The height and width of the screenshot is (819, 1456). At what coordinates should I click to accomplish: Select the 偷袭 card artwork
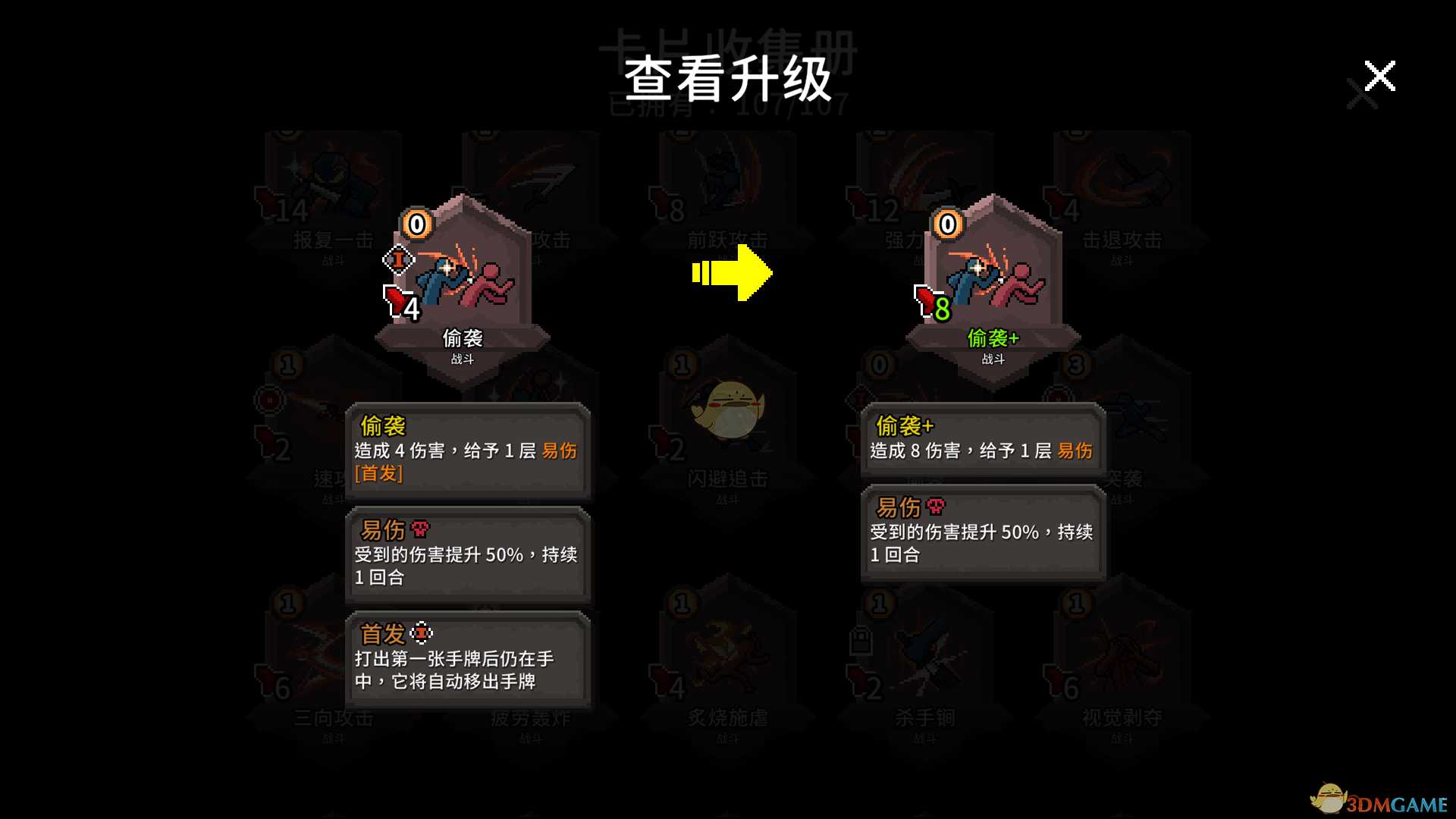coord(464,281)
